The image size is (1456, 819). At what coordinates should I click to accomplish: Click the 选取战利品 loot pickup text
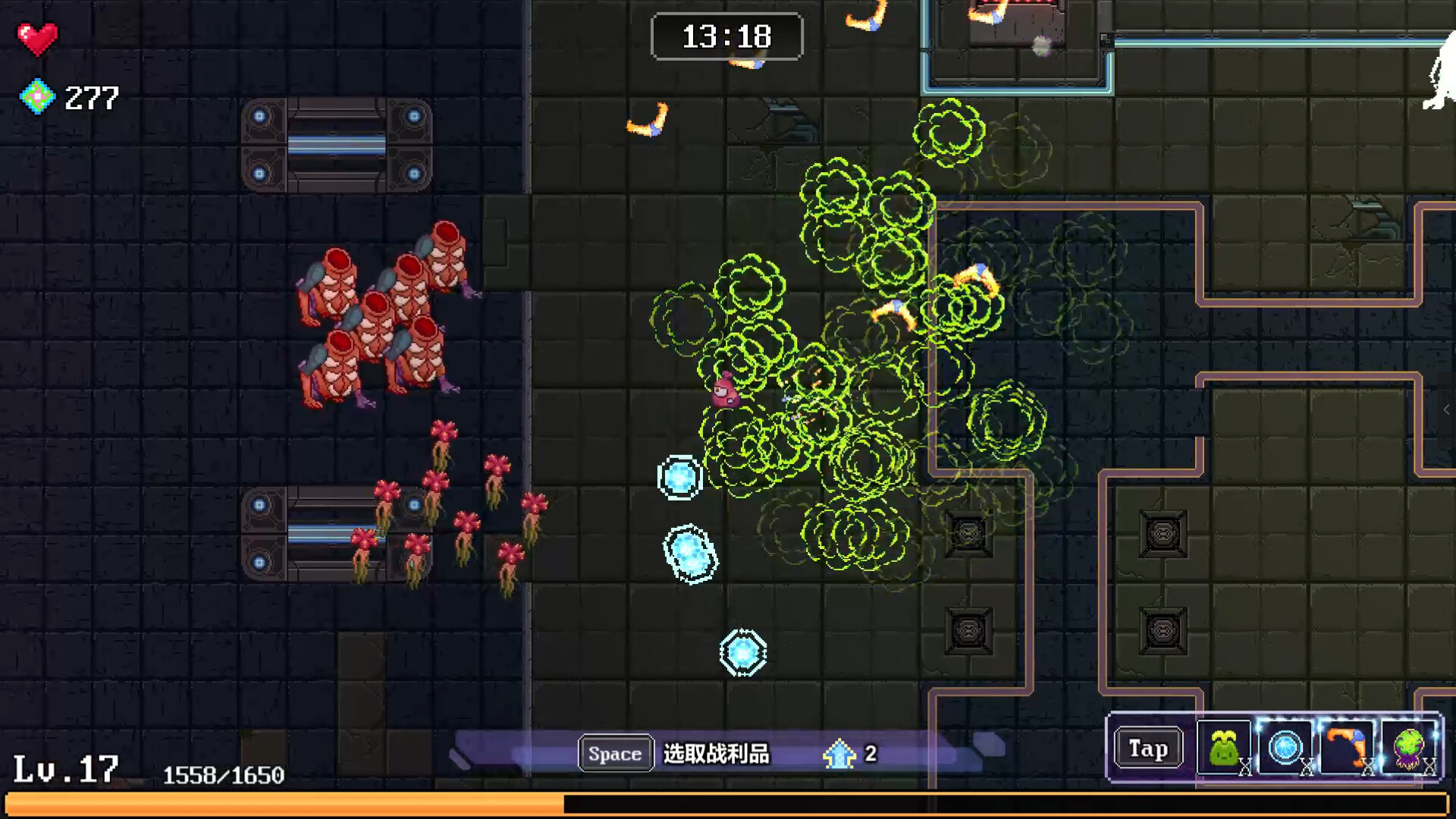click(716, 754)
